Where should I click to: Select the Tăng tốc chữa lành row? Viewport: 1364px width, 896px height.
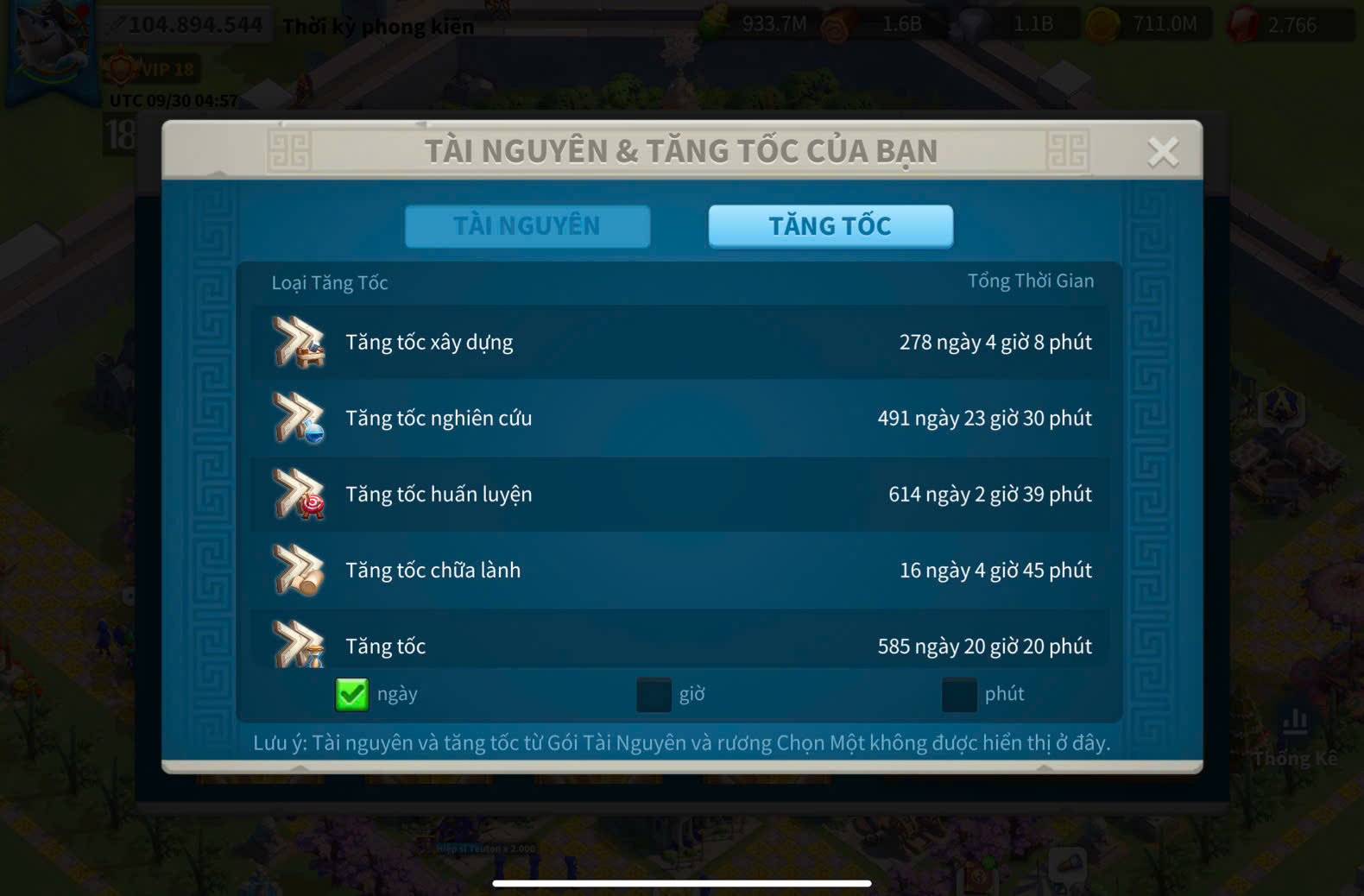point(680,571)
